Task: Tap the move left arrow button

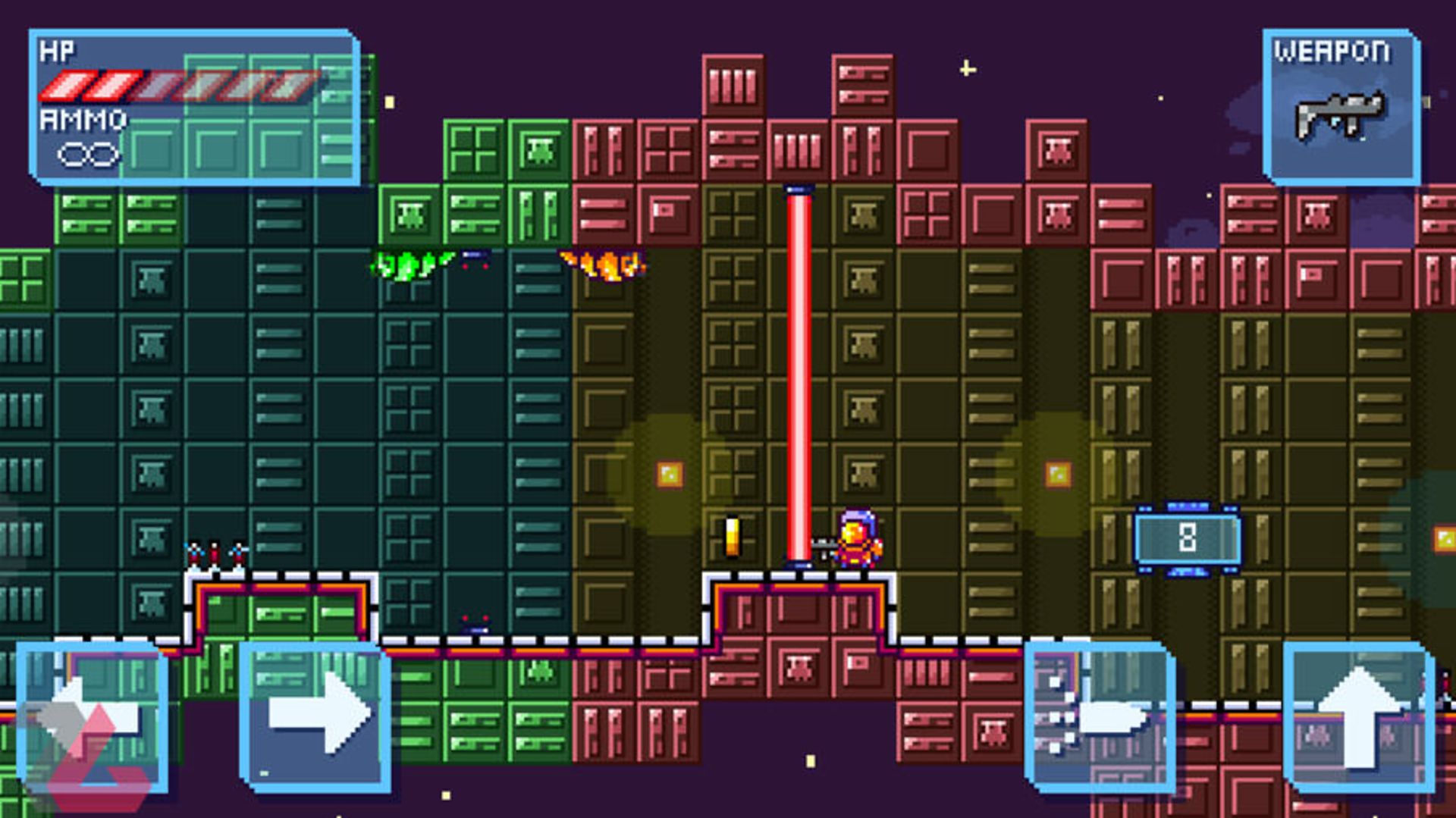Action: 93,716
